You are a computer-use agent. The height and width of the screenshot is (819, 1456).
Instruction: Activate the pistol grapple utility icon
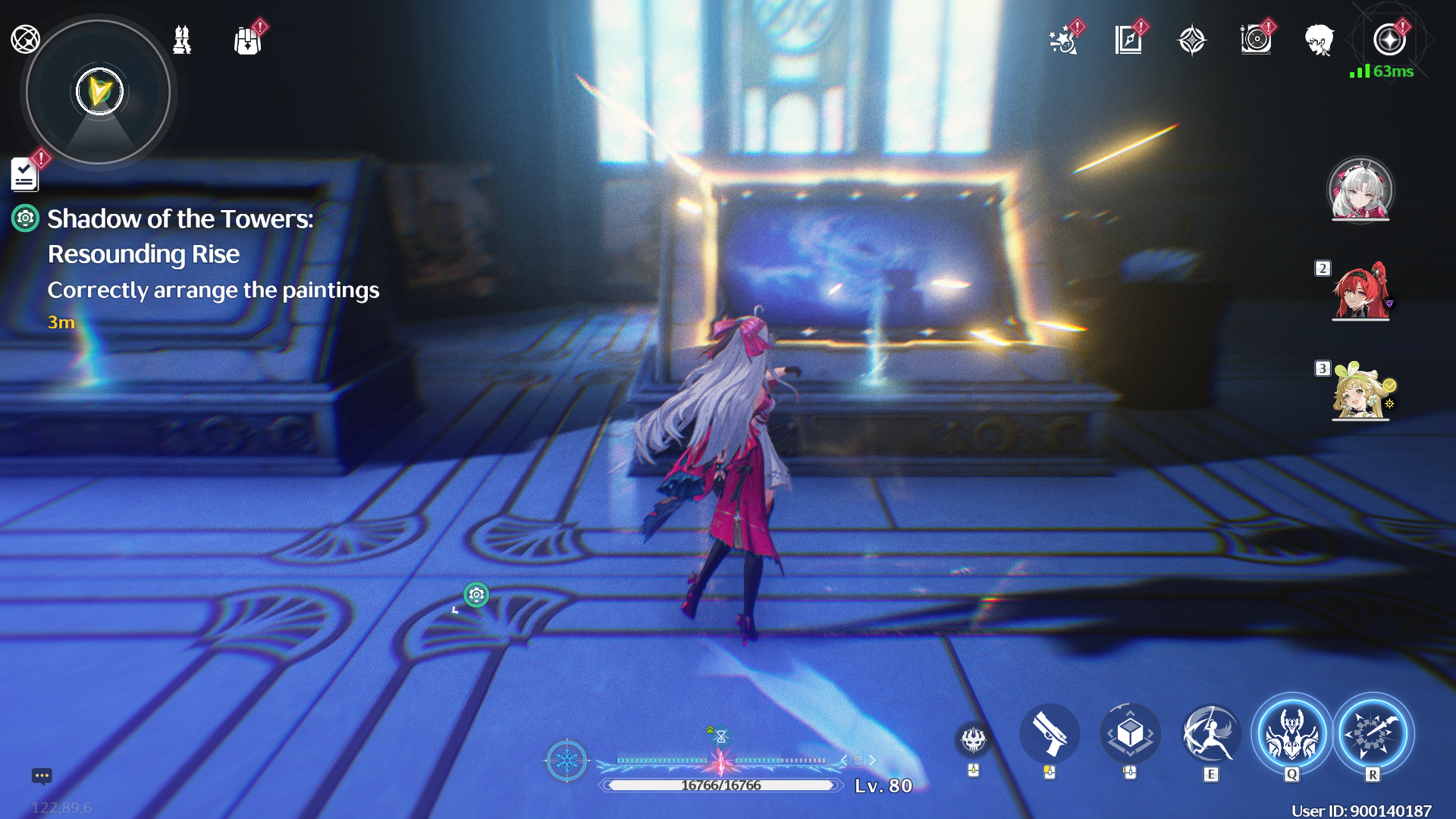(1050, 734)
